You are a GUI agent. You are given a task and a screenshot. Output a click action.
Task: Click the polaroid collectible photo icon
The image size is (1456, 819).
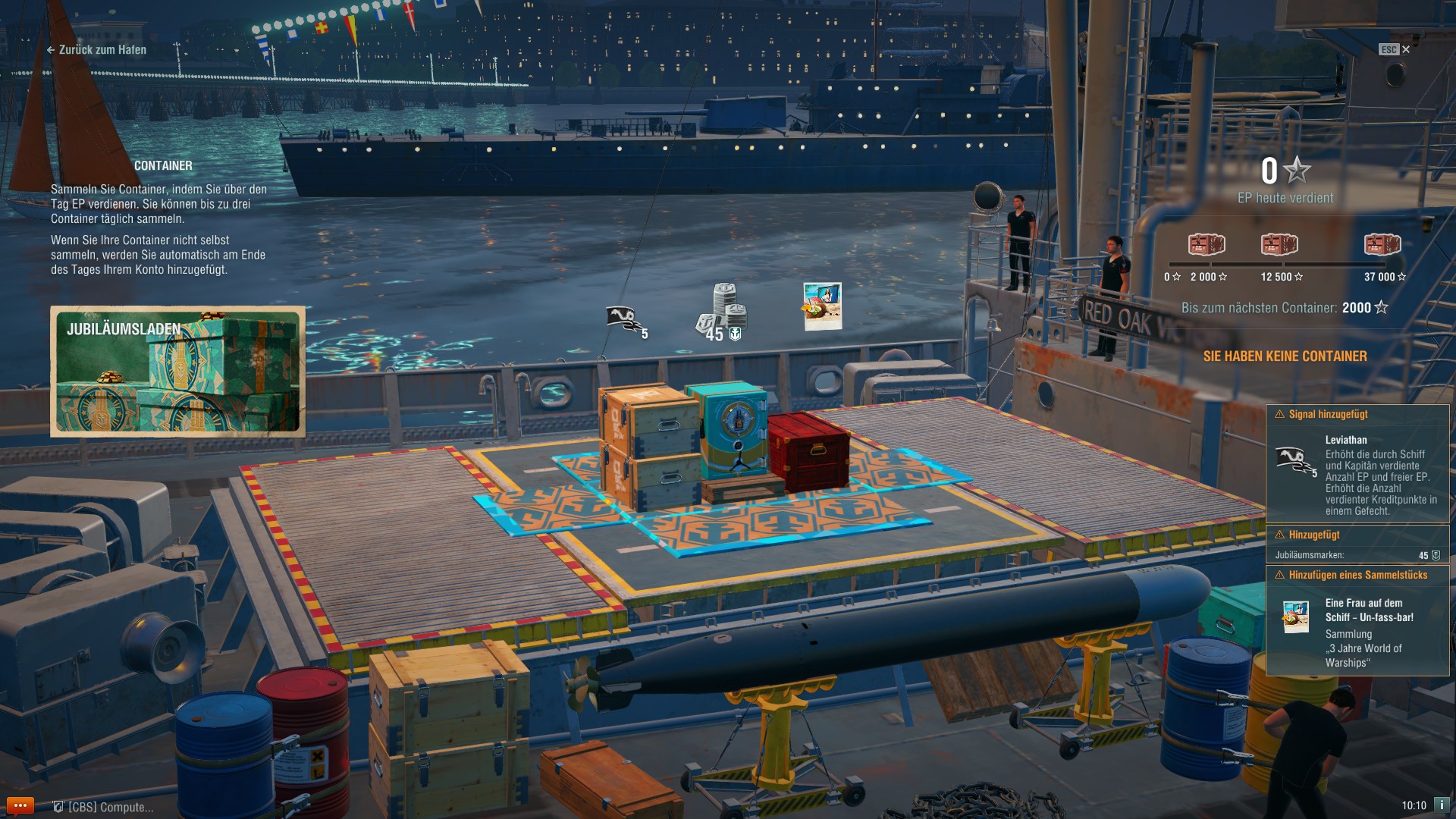(x=822, y=307)
